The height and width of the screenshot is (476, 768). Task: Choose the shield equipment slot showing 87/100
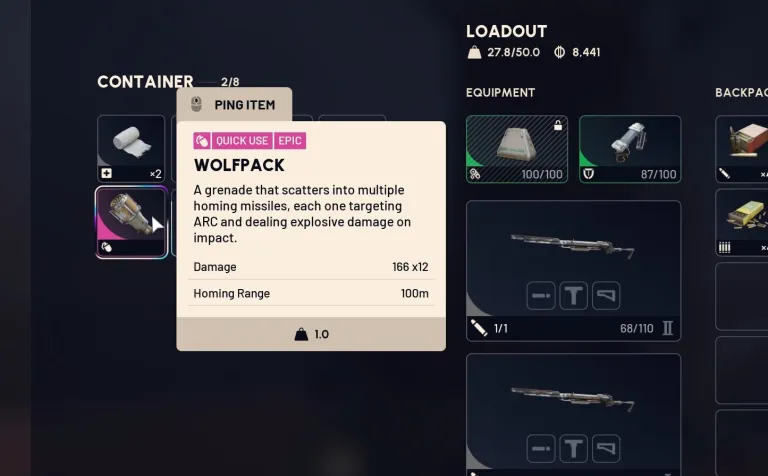630,149
